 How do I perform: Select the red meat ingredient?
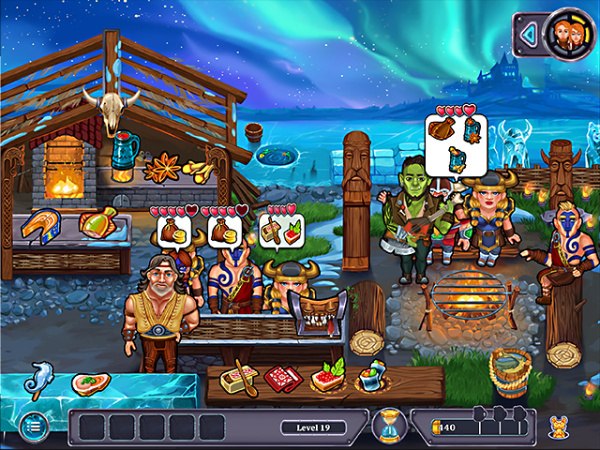click(282, 379)
